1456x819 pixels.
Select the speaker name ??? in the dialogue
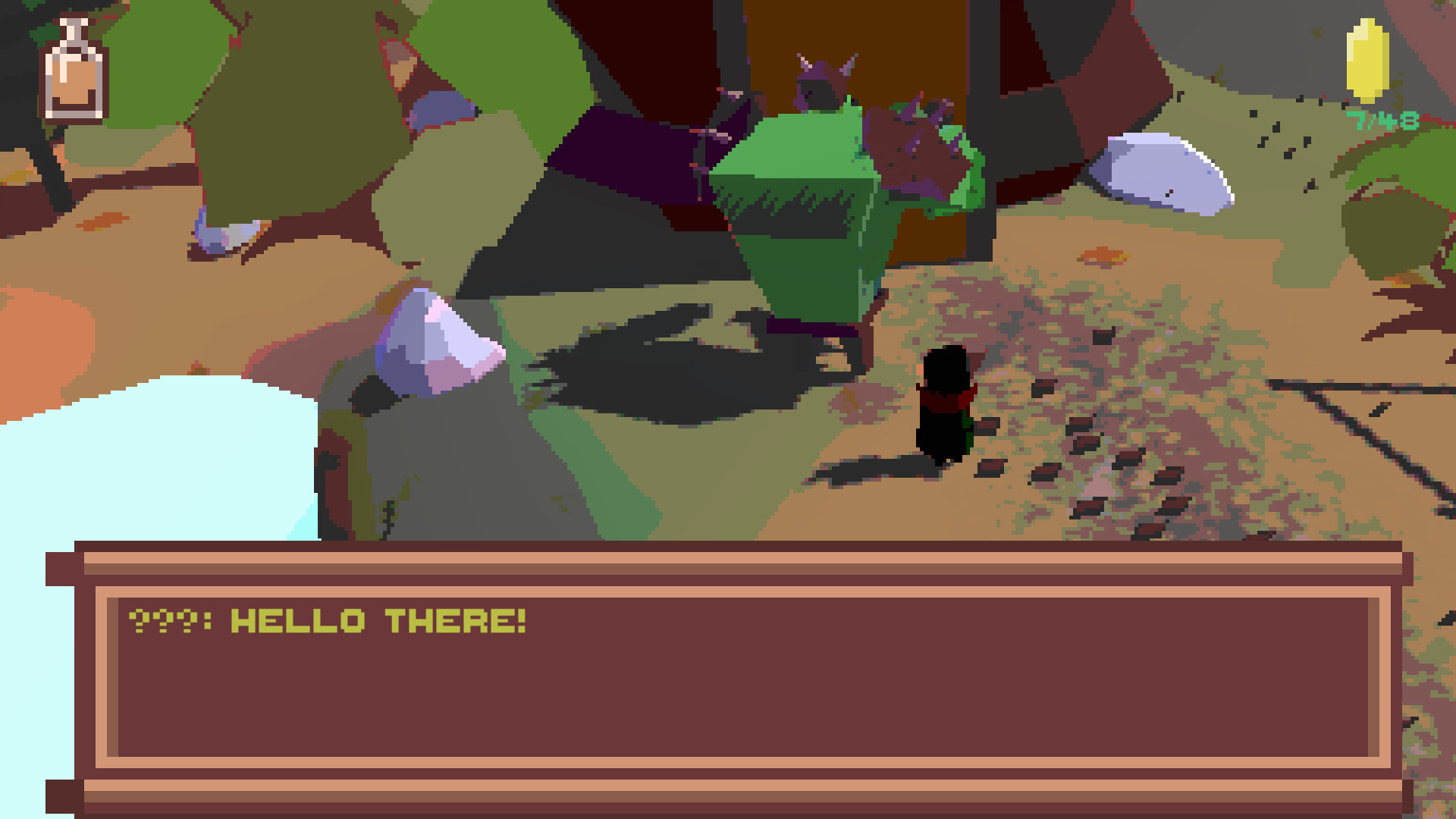[x=163, y=622]
